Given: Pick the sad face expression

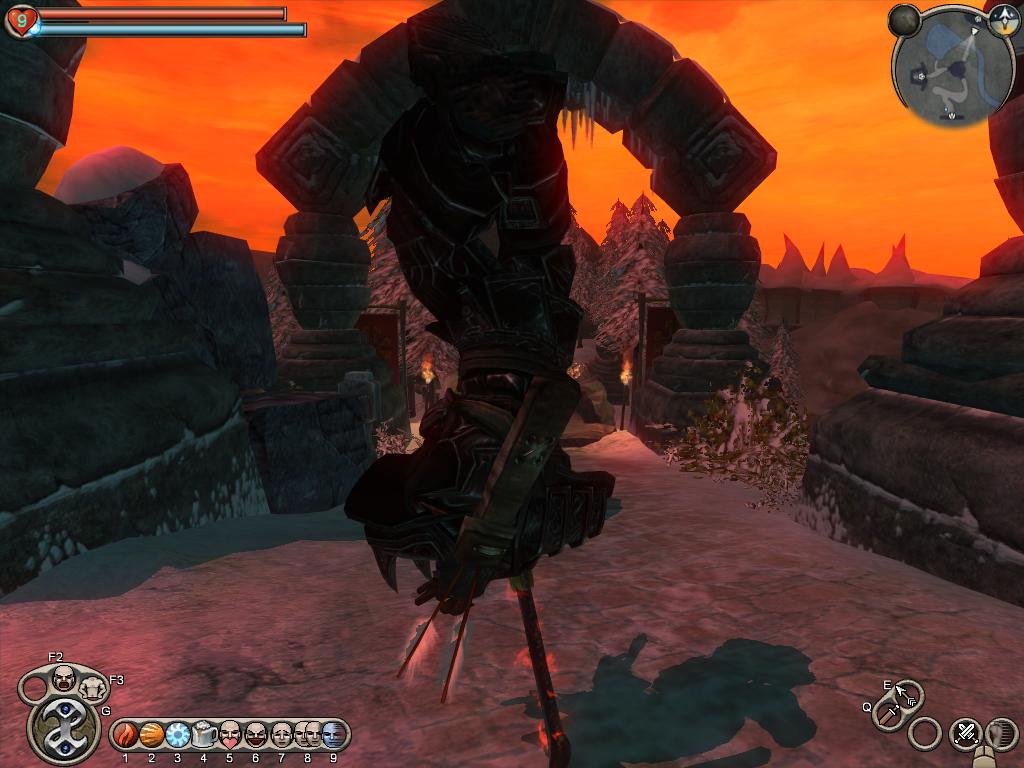Looking at the screenshot, I should coord(282,735).
